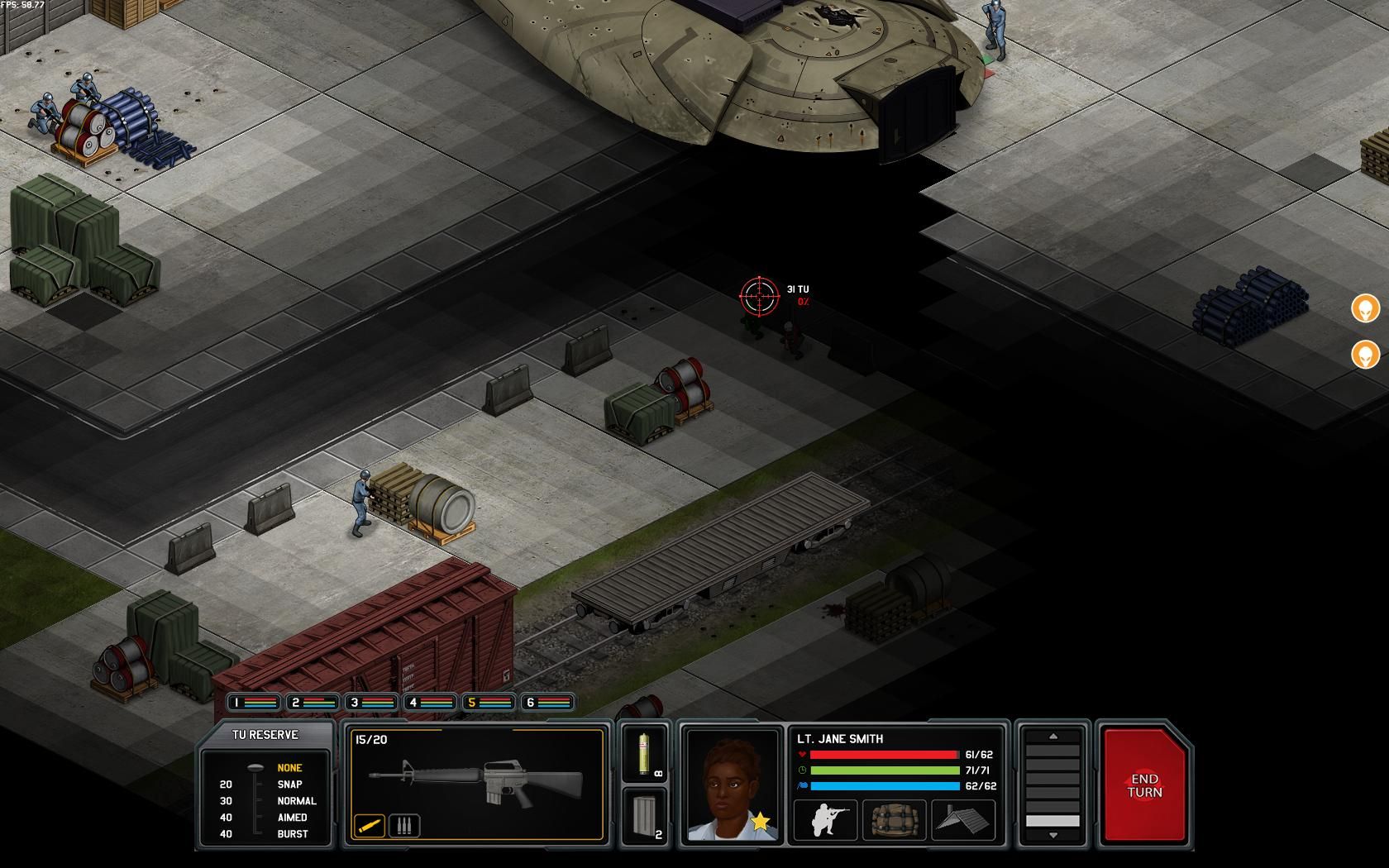This screenshot has width=1389, height=868.
Task: Set TU reserve to Snap
Action: 289,785
